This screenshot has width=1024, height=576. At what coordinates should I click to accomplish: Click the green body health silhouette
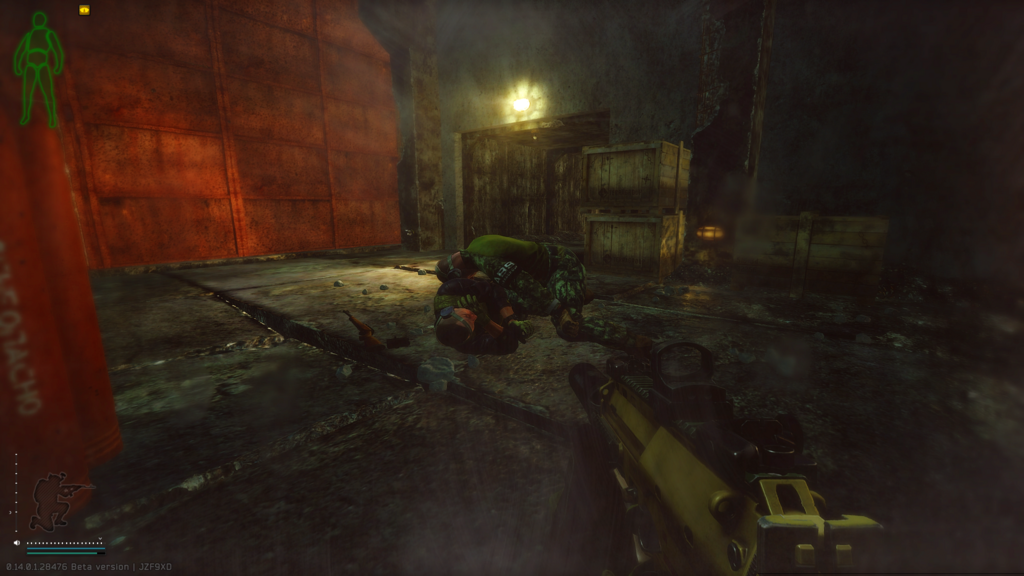click(38, 68)
